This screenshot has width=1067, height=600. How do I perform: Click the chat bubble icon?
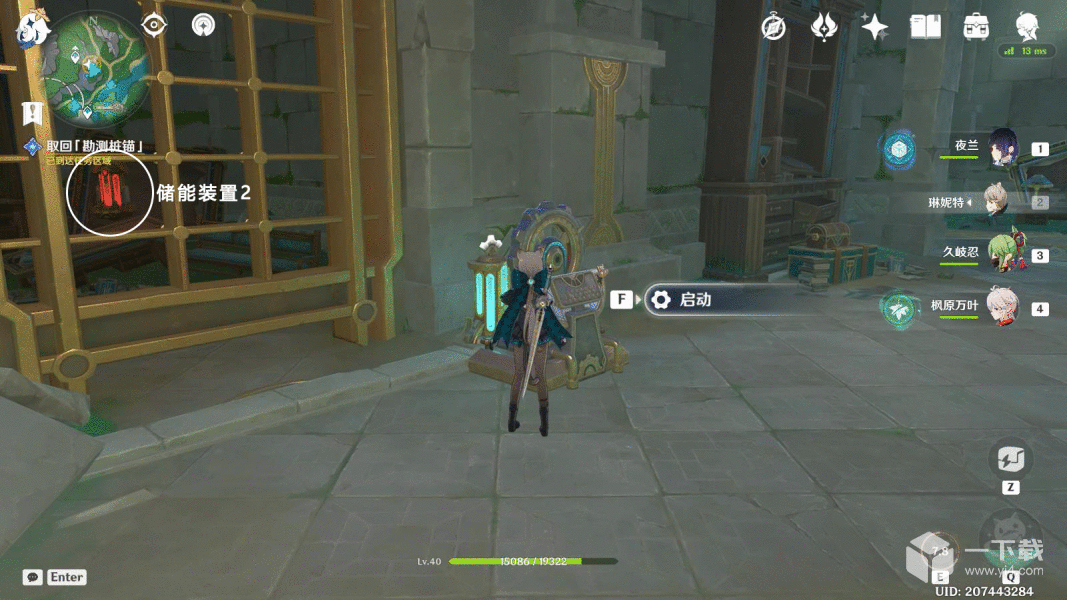pyautogui.click(x=33, y=577)
